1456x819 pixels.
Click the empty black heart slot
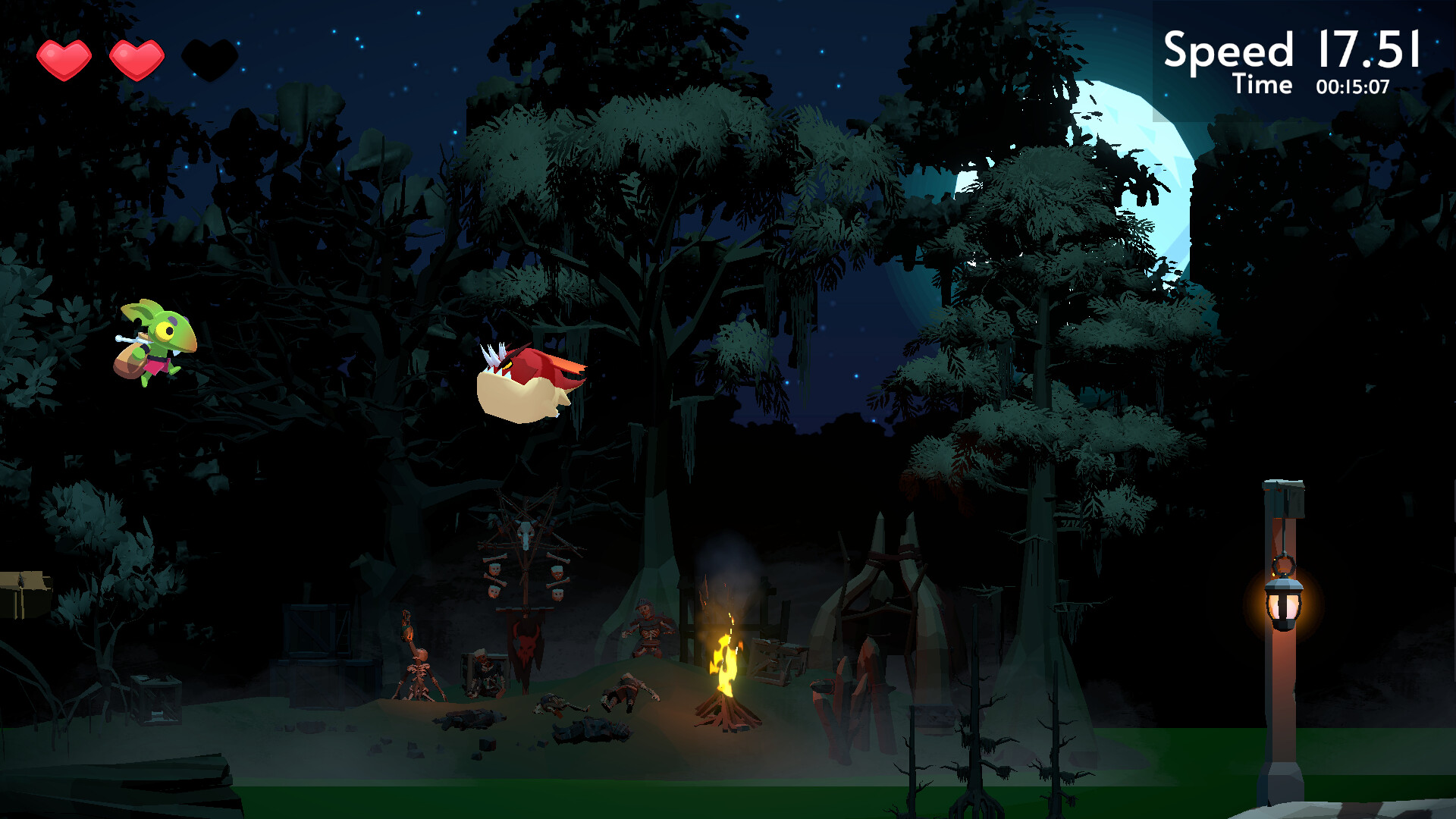(210, 55)
